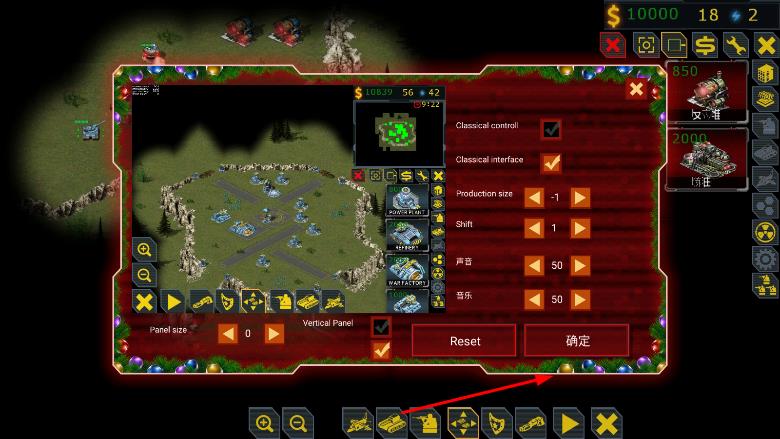Raise the 音乐 music volume

pos(580,299)
